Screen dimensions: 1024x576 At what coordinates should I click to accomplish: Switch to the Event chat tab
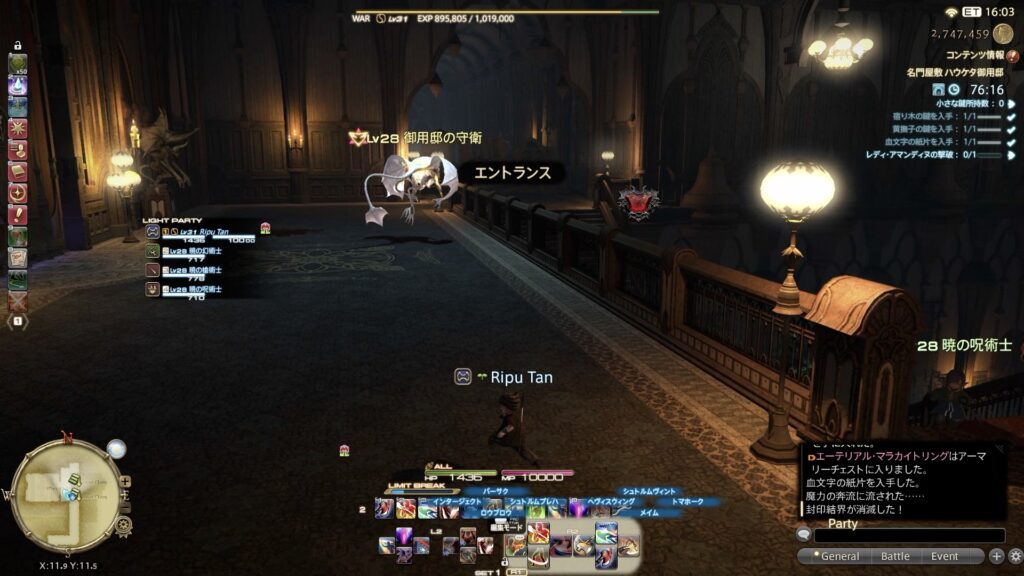944,556
